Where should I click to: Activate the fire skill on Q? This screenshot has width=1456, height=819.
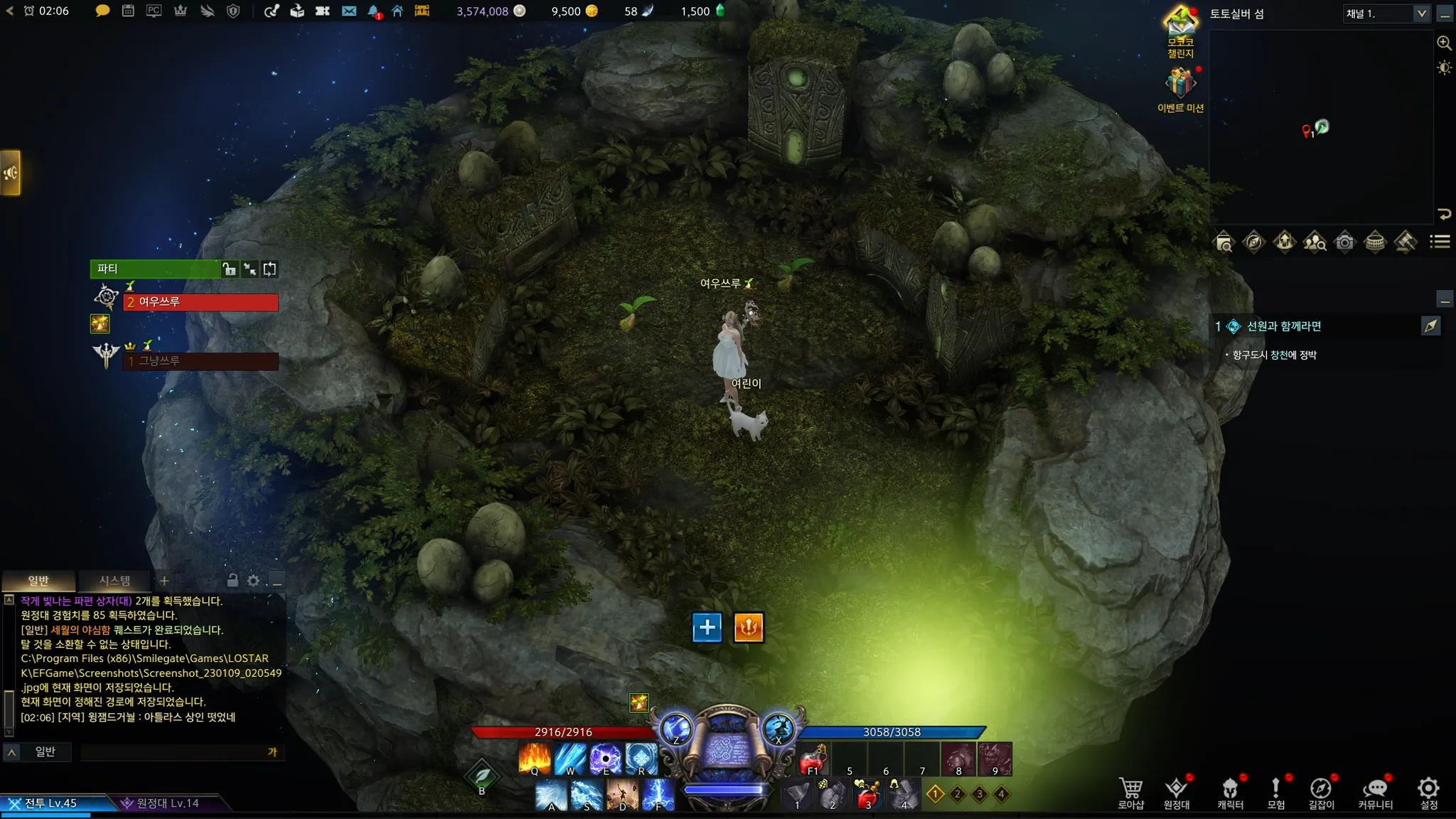pyautogui.click(x=535, y=759)
